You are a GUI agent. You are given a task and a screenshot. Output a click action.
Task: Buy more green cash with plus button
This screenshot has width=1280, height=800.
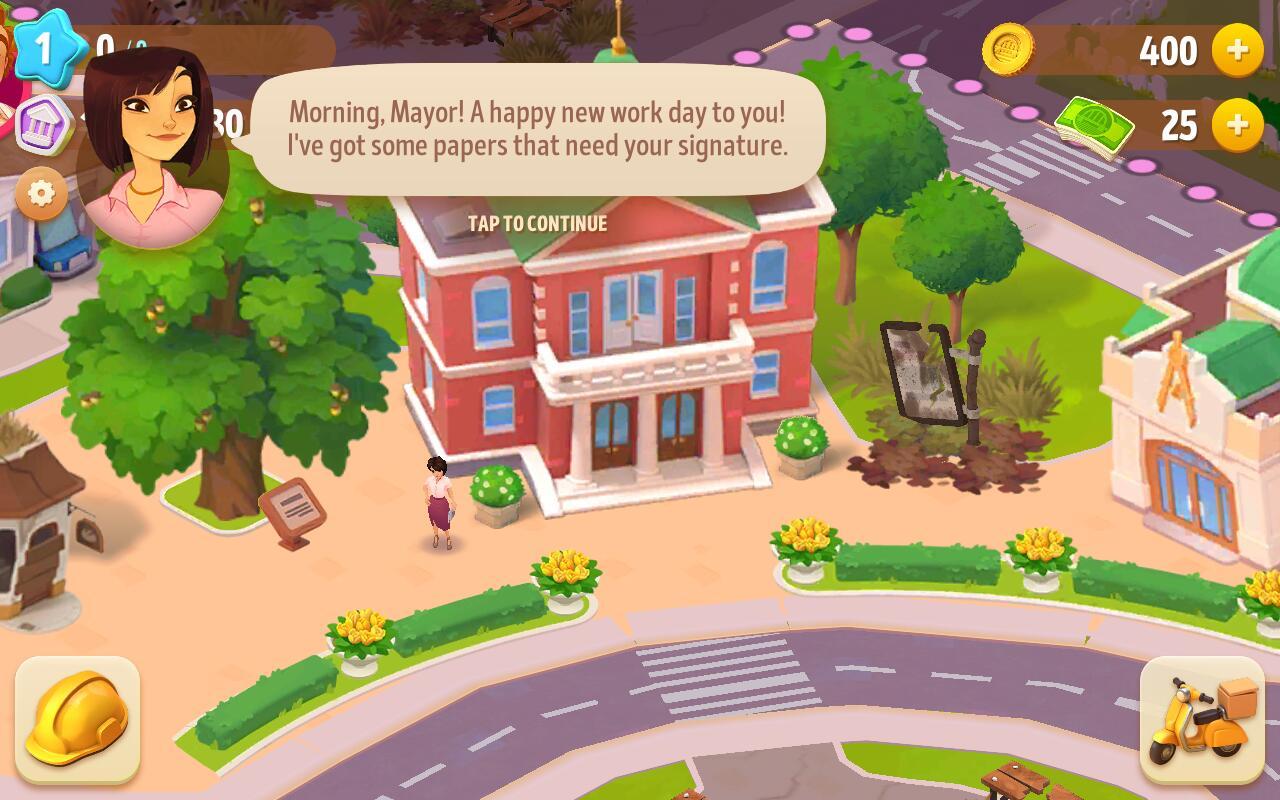pos(1237,125)
